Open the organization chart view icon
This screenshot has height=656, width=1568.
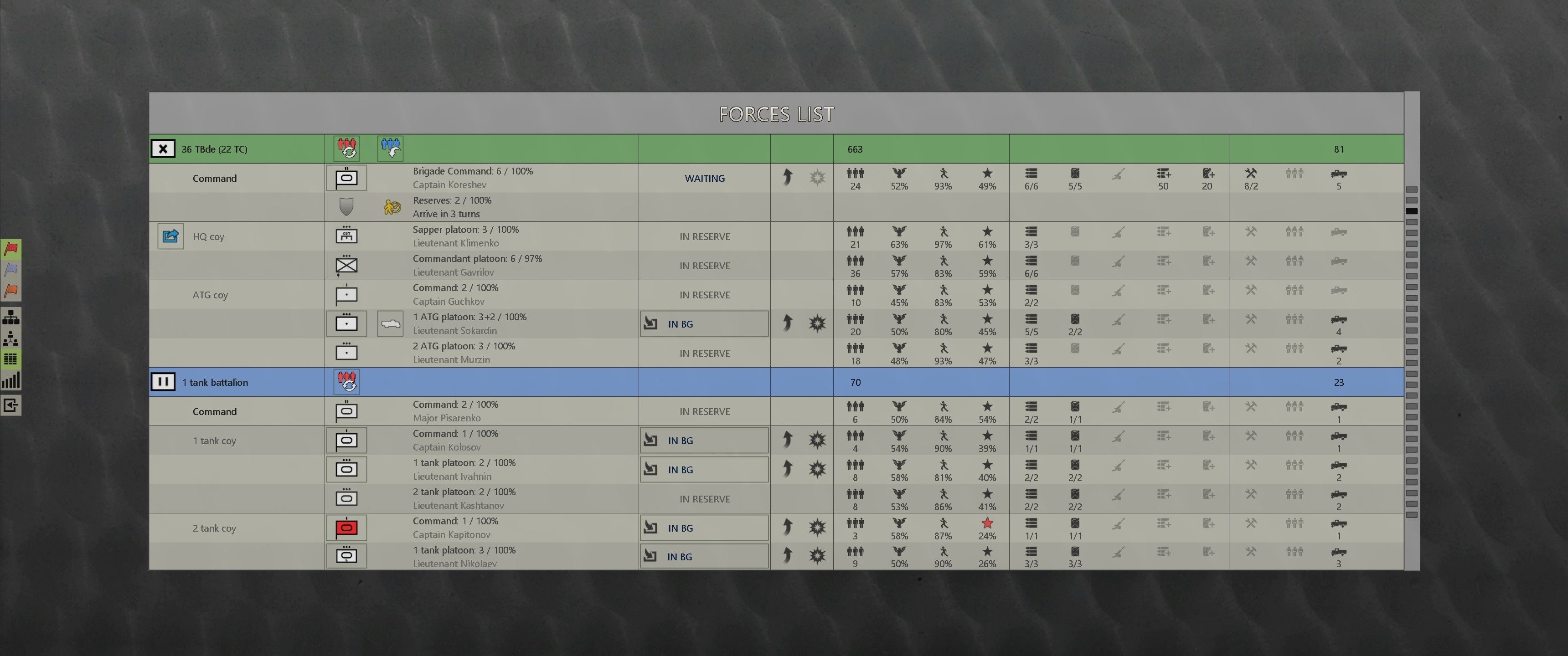point(11,317)
